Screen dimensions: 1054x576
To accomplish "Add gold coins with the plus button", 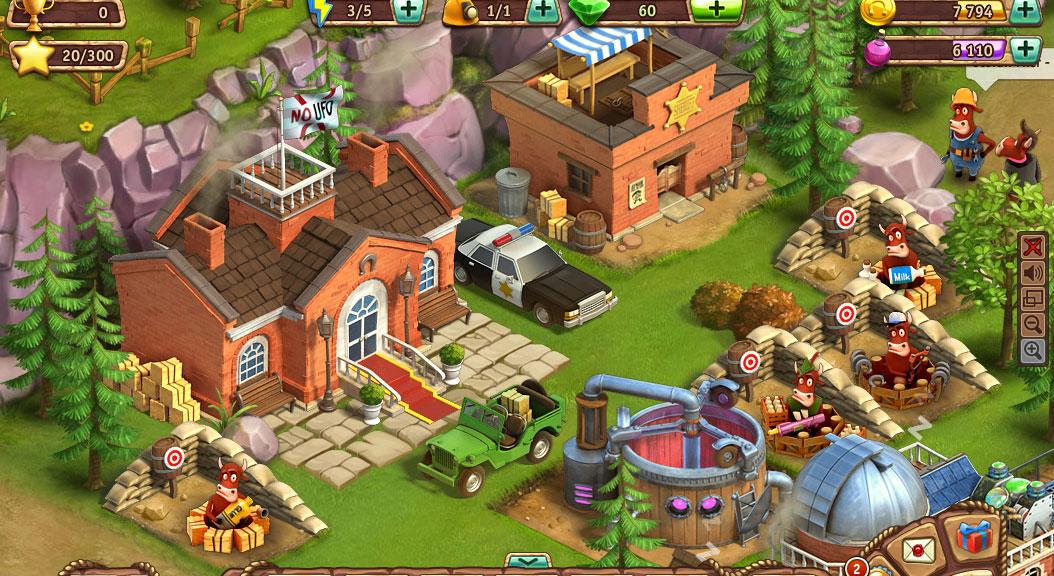I will (1024, 11).
